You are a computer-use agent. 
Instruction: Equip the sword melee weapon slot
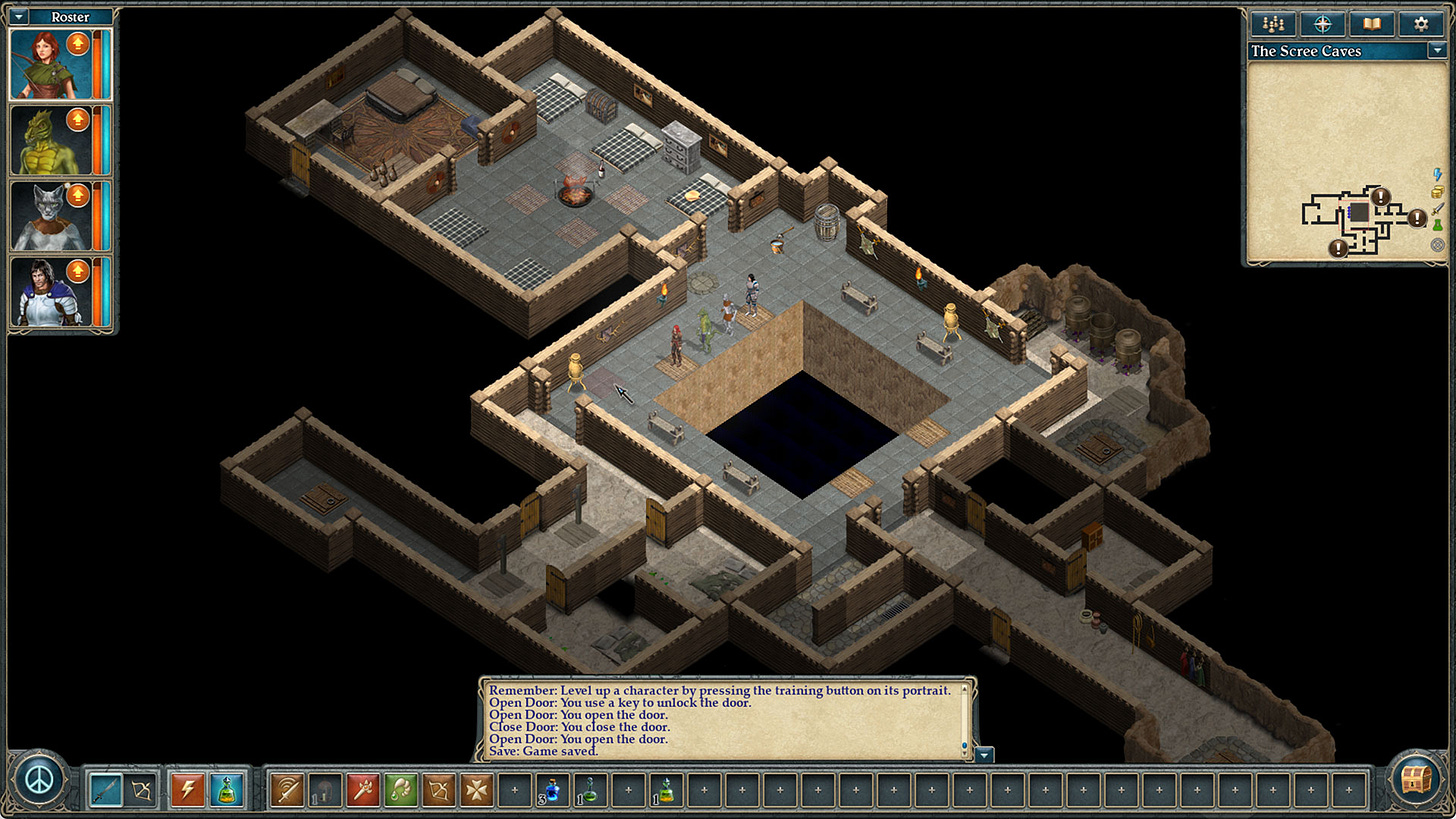click(105, 789)
